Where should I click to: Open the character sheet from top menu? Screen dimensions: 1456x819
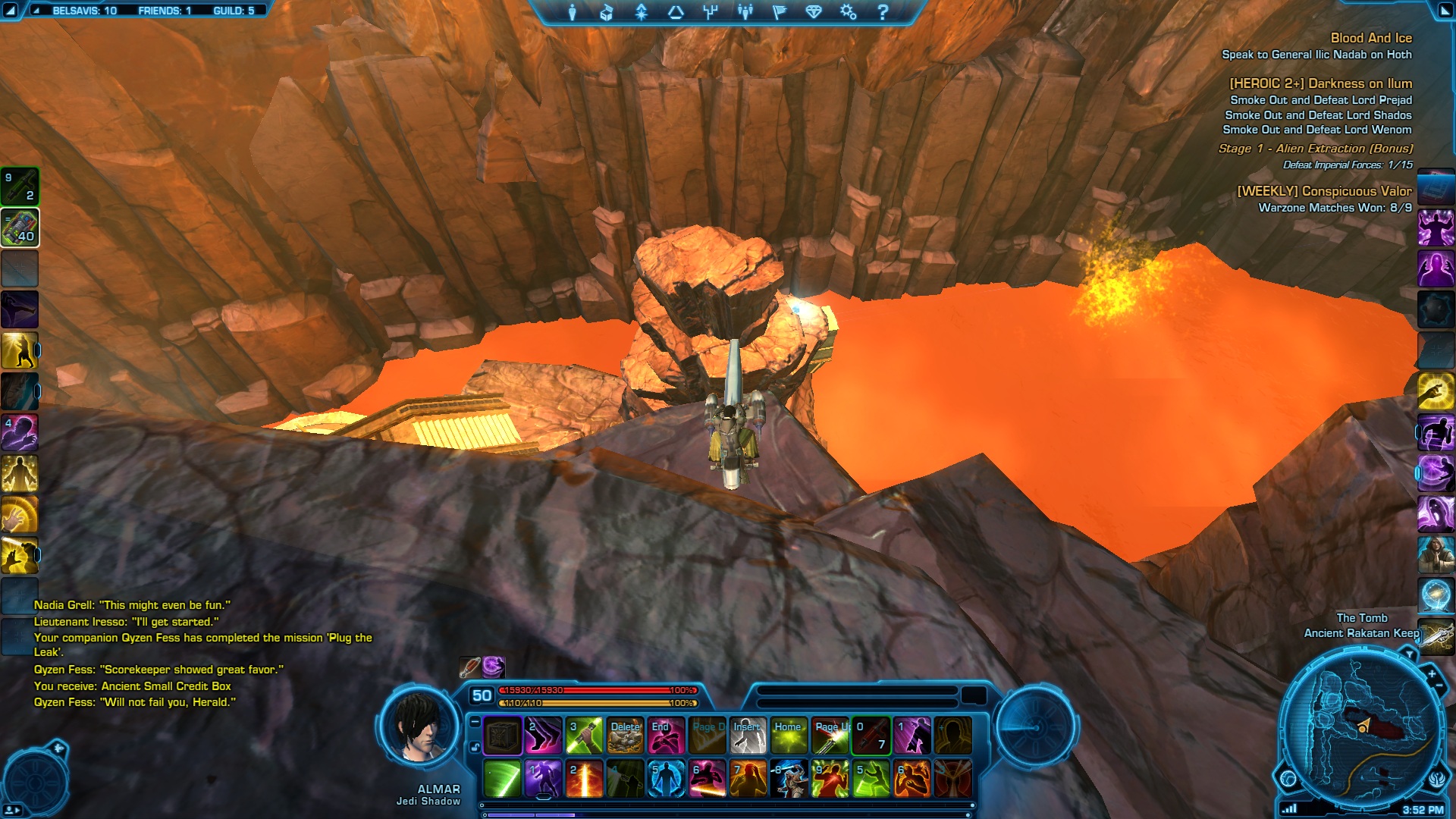coord(573,12)
